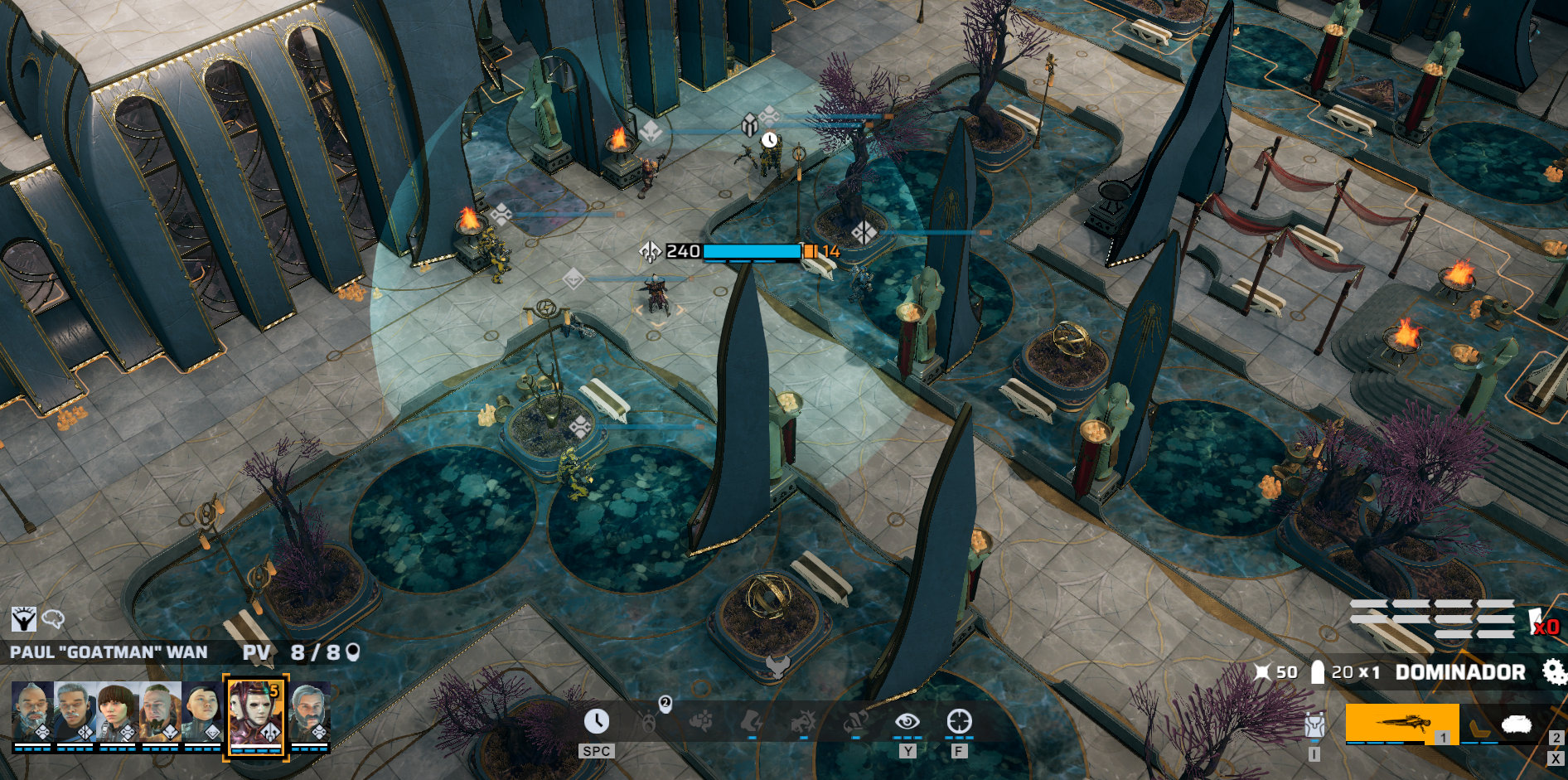Screen dimensions: 1568x780
Task: Activate the eye Overwatch ability
Action: 907,721
